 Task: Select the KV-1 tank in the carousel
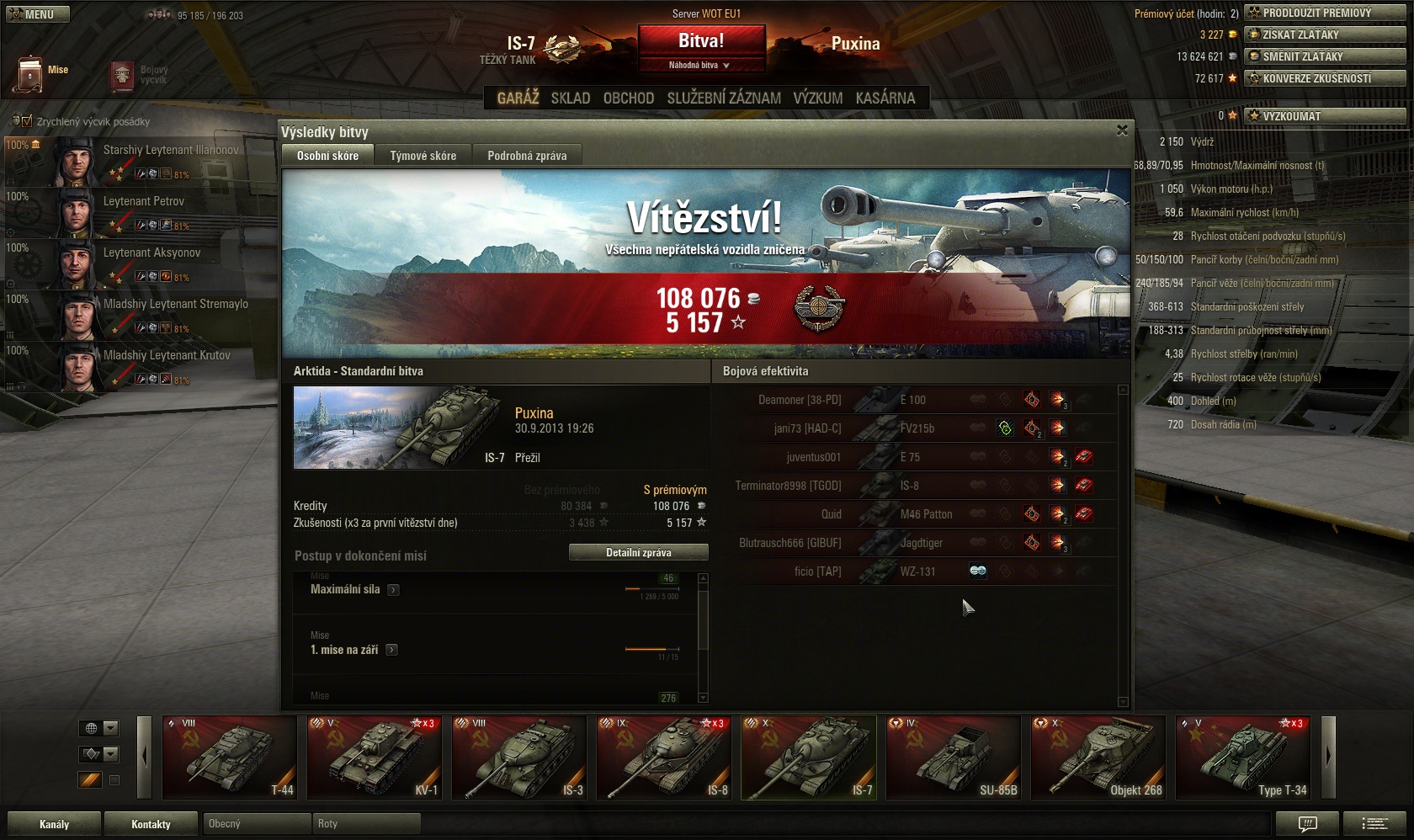pos(374,757)
